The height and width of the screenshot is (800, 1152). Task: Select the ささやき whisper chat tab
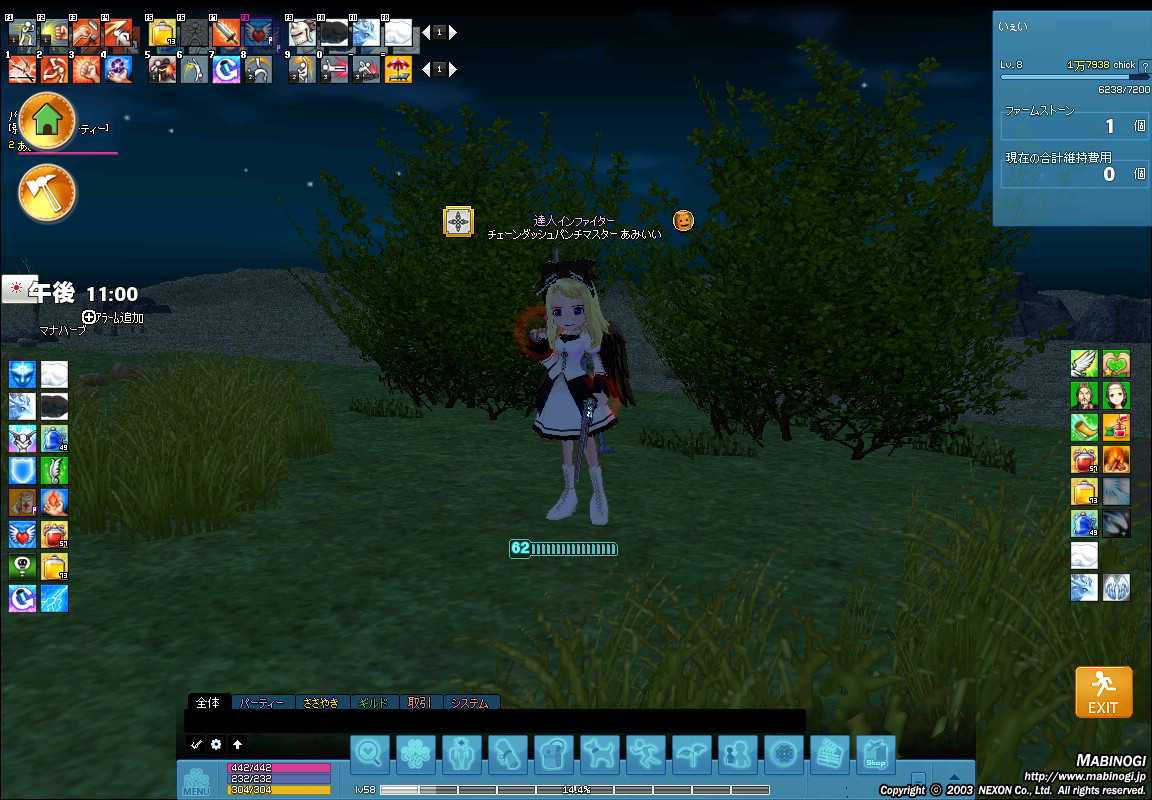321,703
